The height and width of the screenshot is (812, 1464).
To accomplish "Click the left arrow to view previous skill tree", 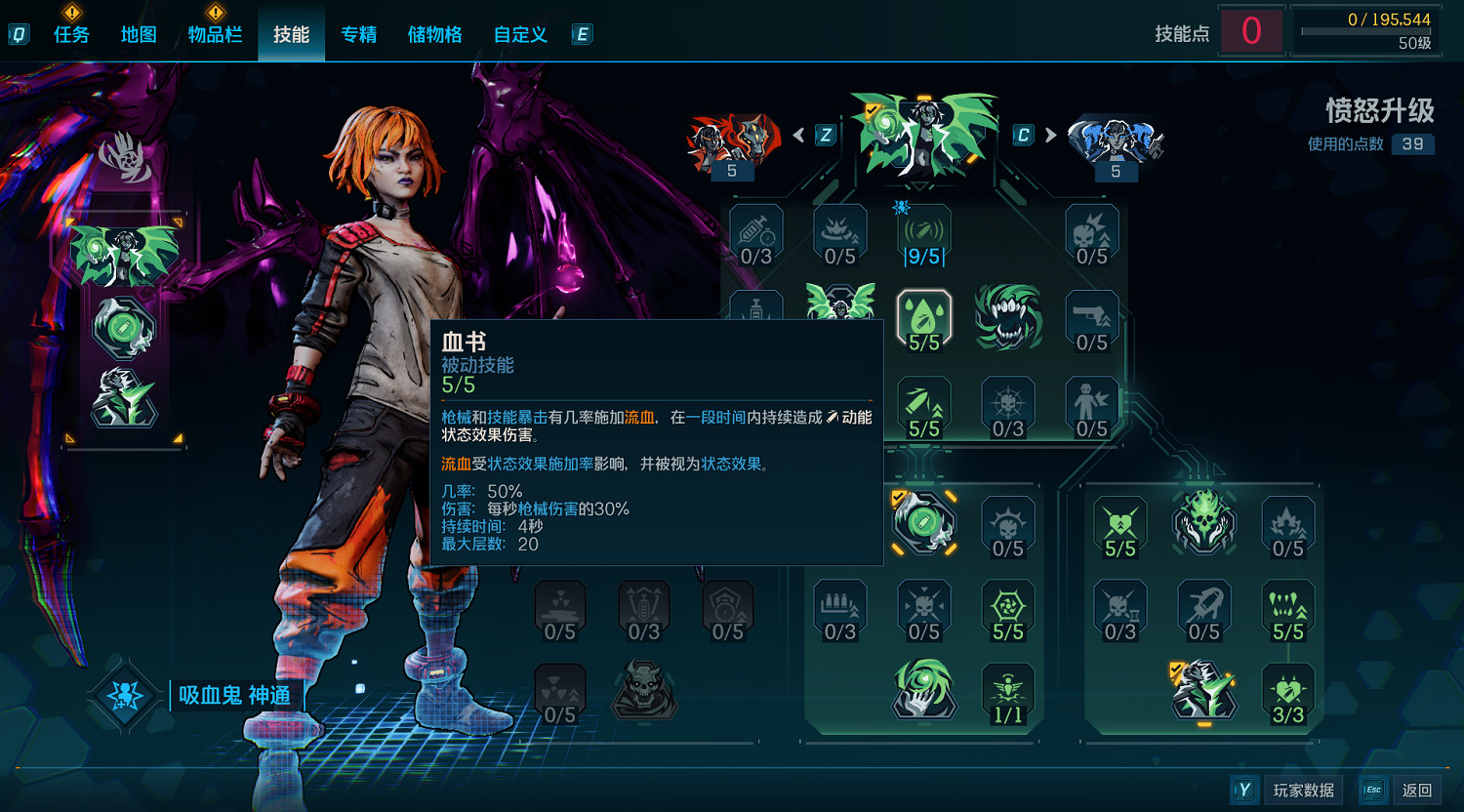I will coord(801,135).
